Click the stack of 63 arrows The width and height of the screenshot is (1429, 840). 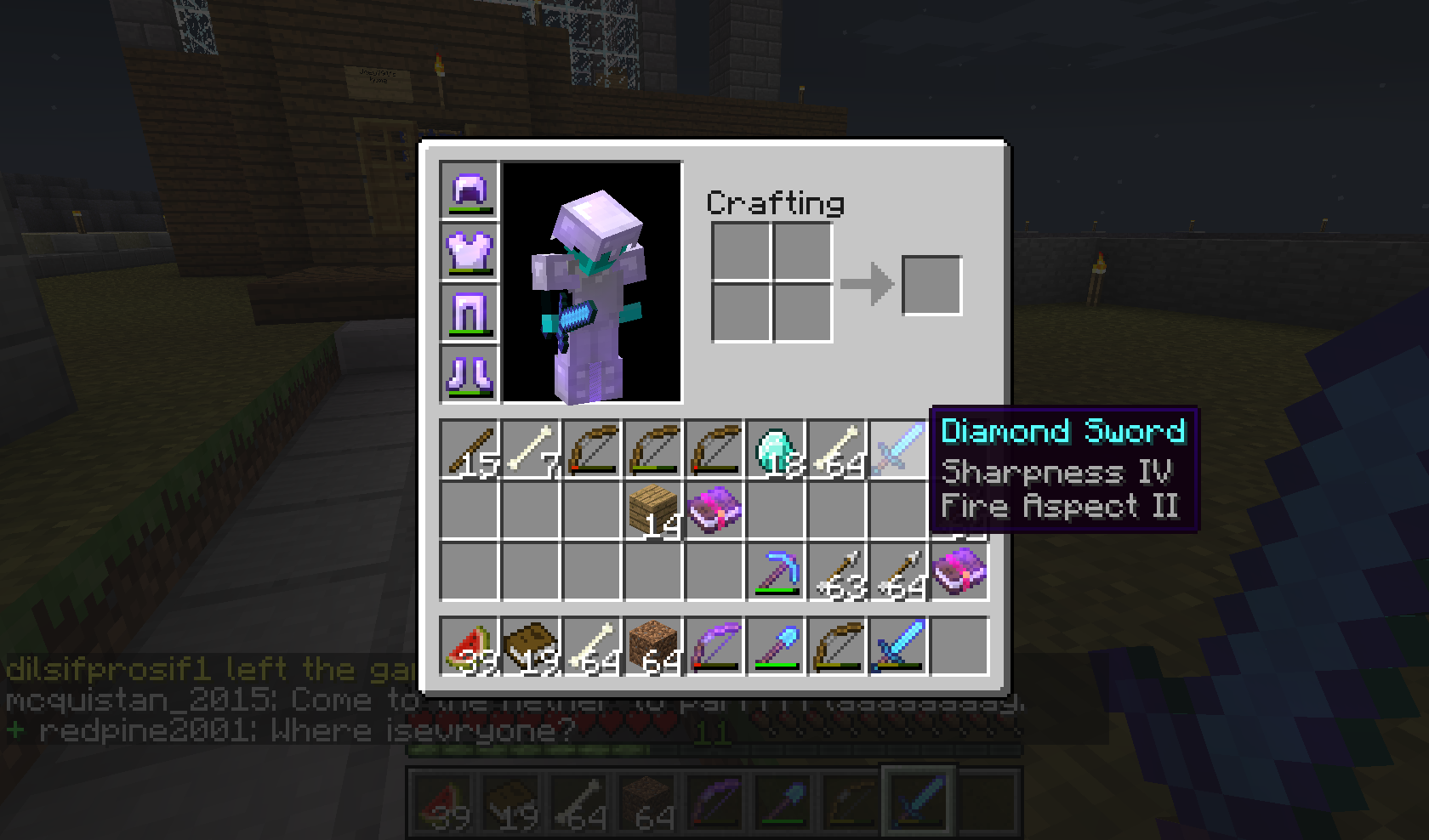(835, 571)
